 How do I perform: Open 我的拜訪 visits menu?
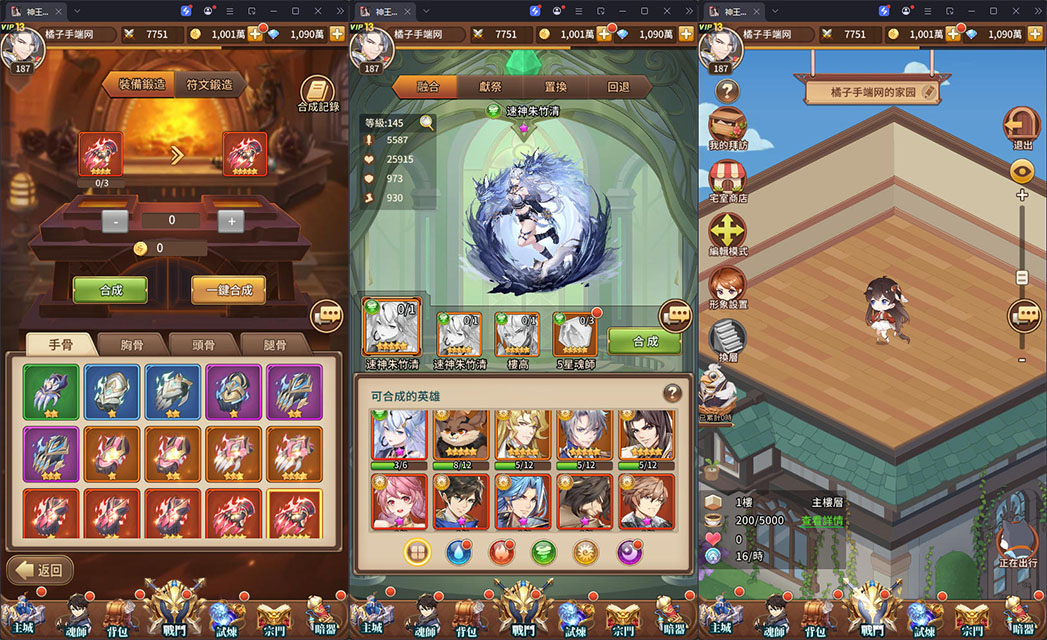(x=727, y=128)
